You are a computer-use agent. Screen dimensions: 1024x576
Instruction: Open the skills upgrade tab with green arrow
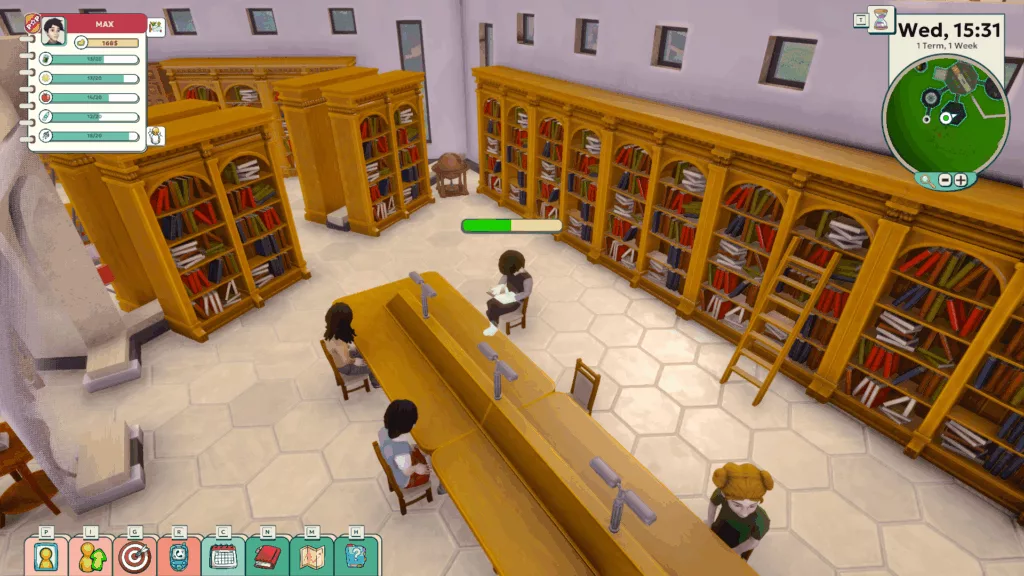[91, 556]
